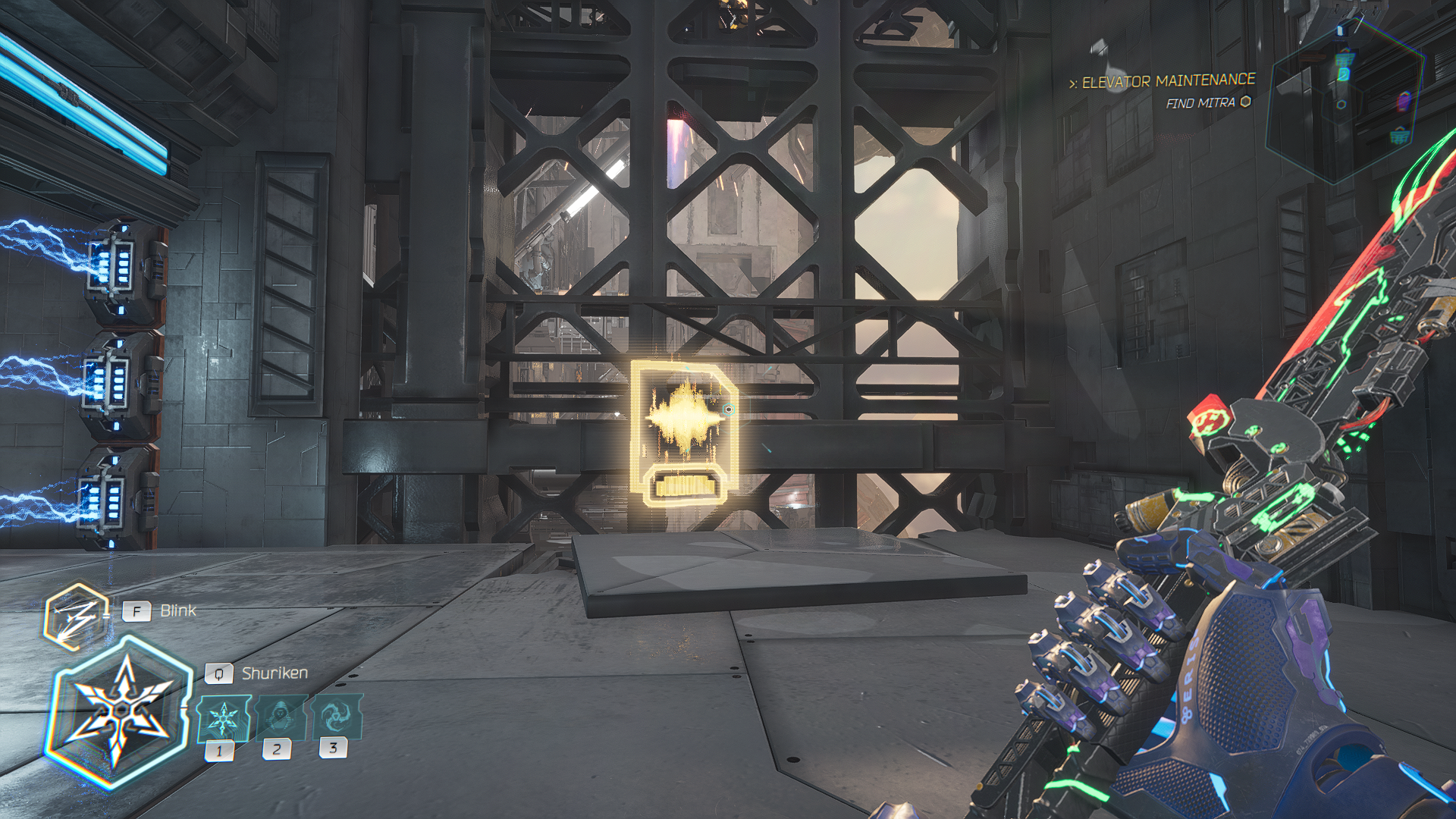Select the large Shuriken ability hexagon
The width and height of the screenshot is (1456, 819).
(x=120, y=711)
